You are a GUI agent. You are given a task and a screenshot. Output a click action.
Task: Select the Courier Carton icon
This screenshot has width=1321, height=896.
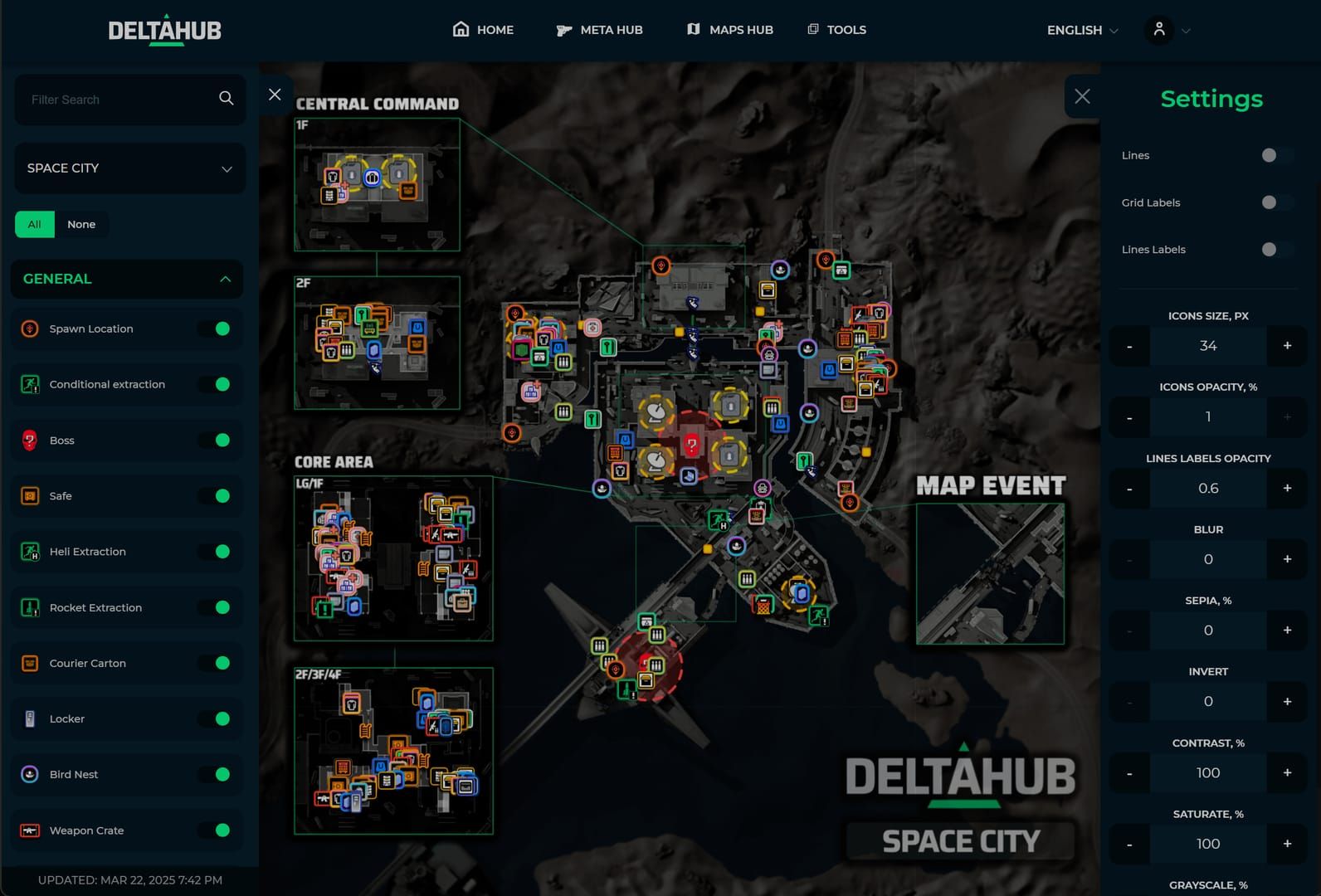pyautogui.click(x=30, y=663)
